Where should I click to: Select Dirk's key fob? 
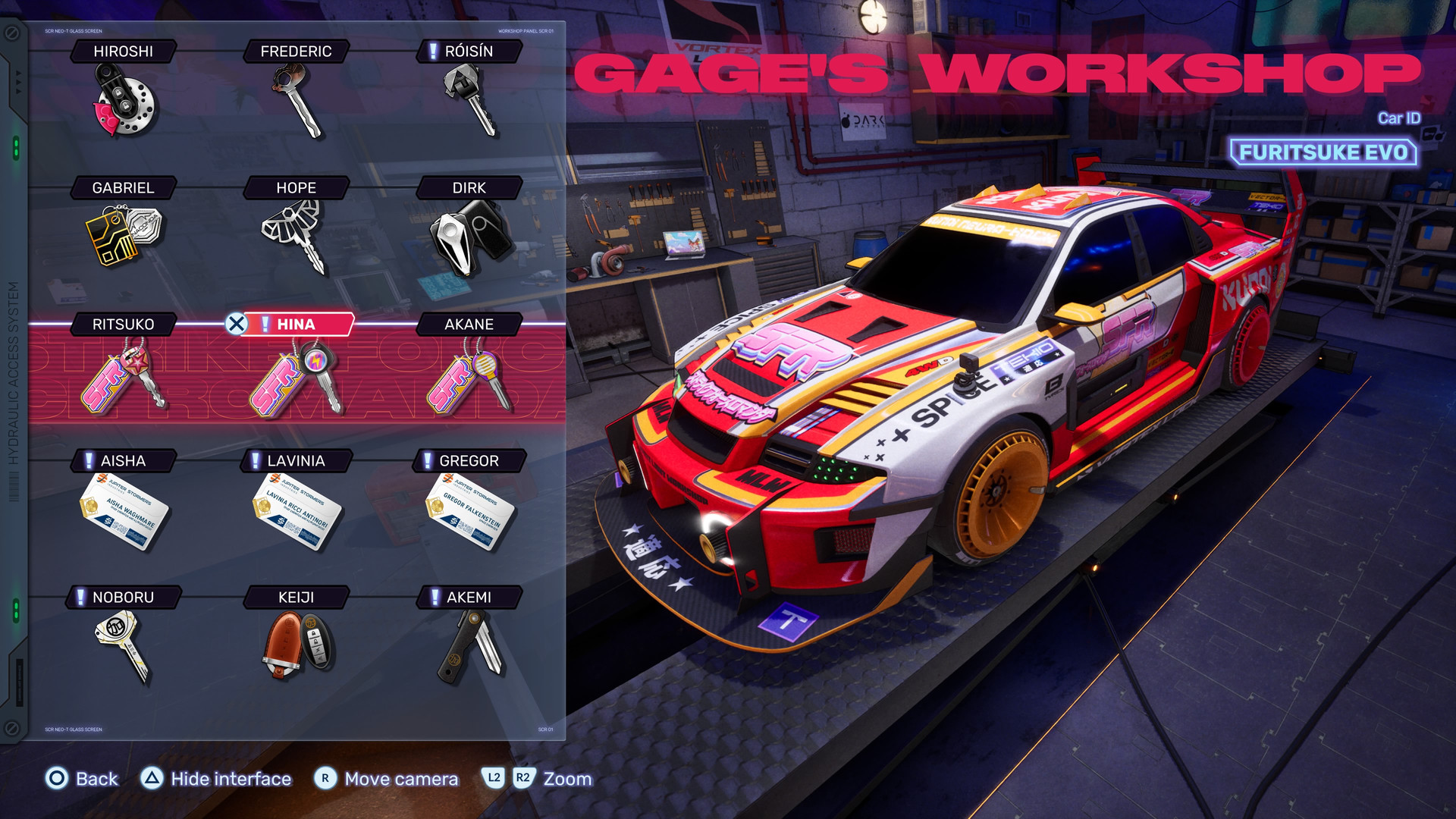coord(470,235)
